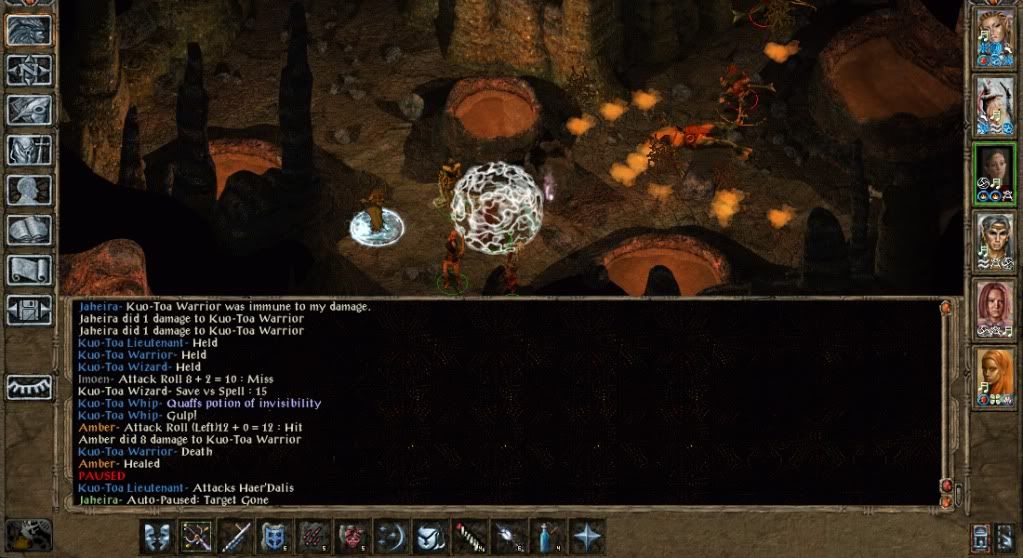Click the game clock pause button

[27, 535]
